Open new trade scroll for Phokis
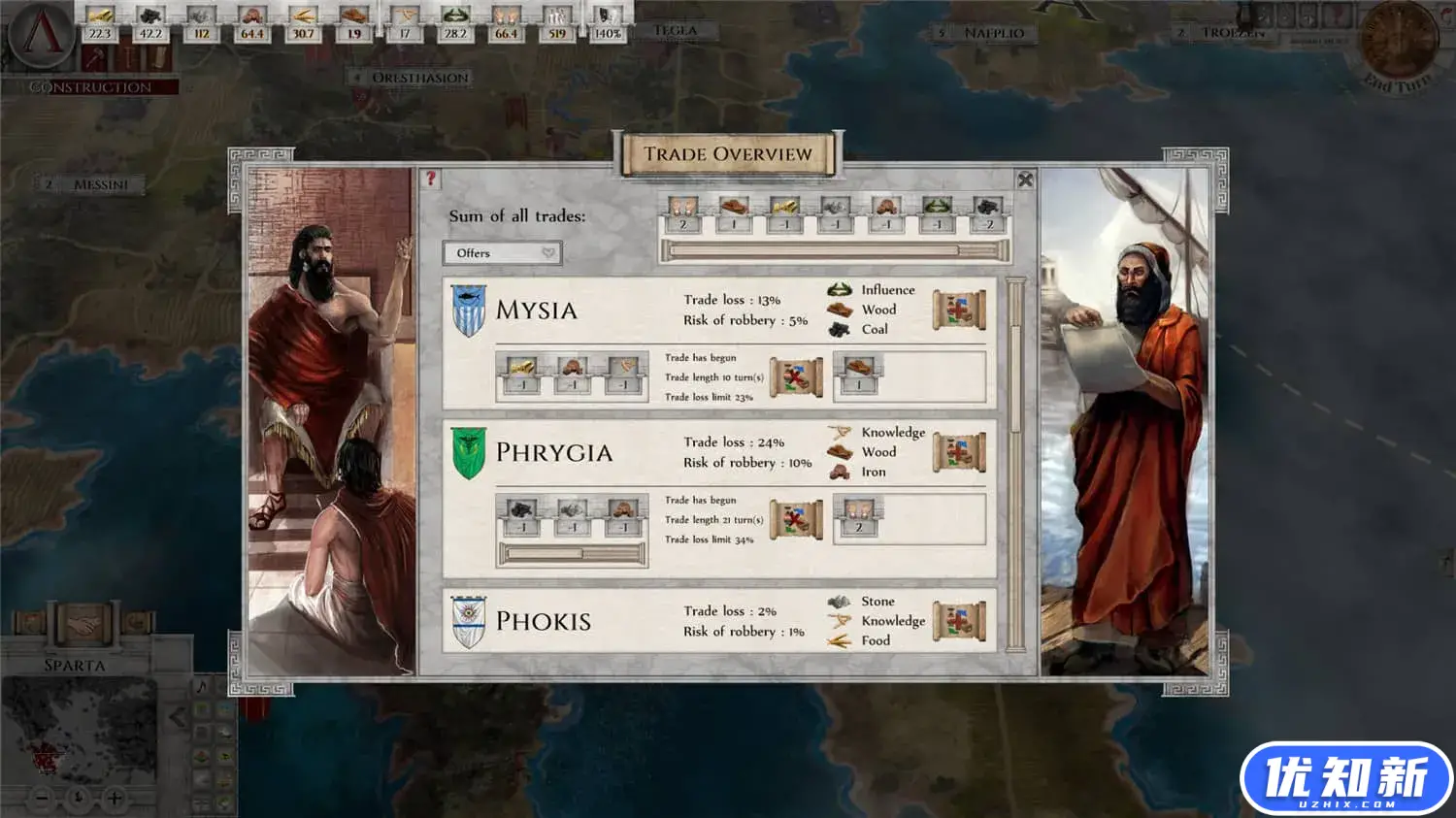Viewport: 1456px width, 818px height. pyautogui.click(x=959, y=621)
